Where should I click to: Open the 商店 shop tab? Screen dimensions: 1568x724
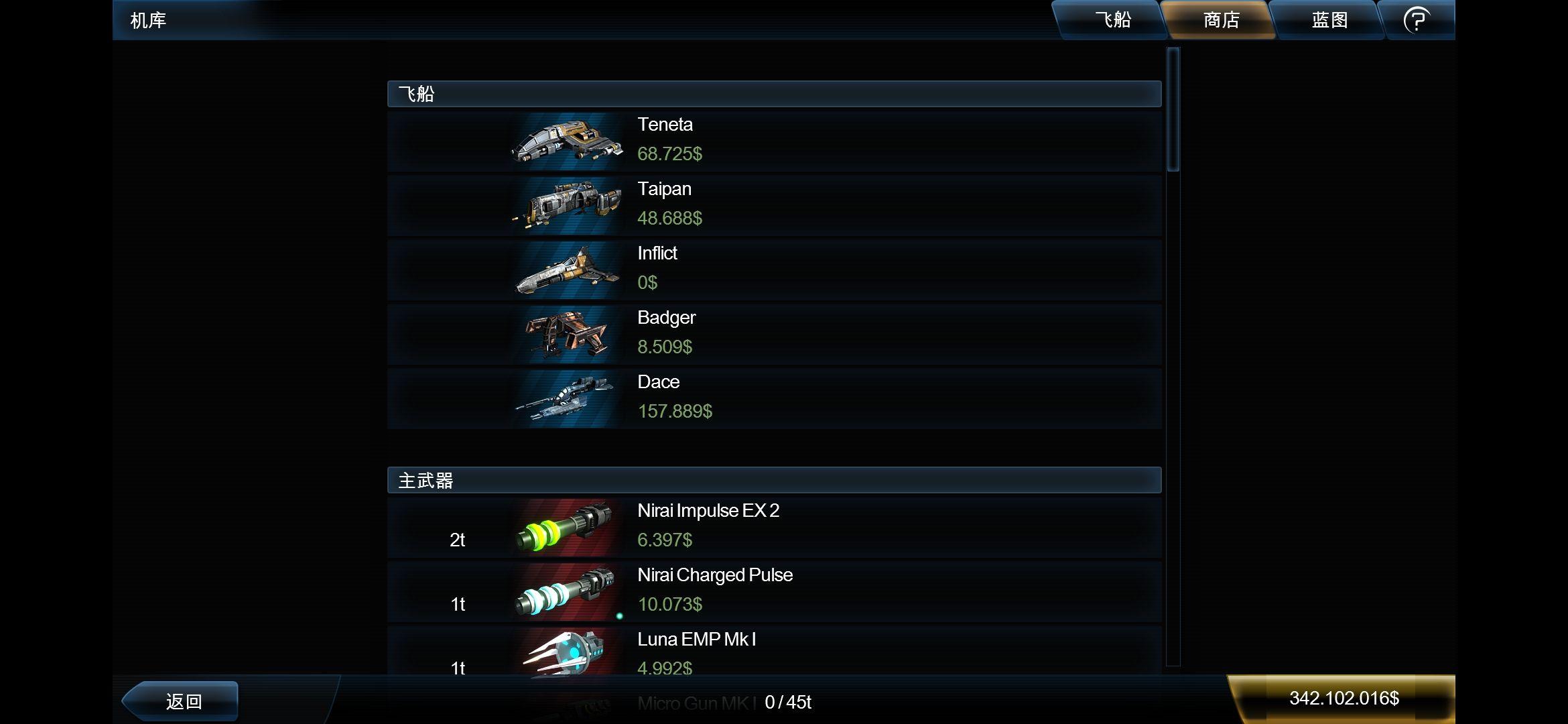point(1221,20)
